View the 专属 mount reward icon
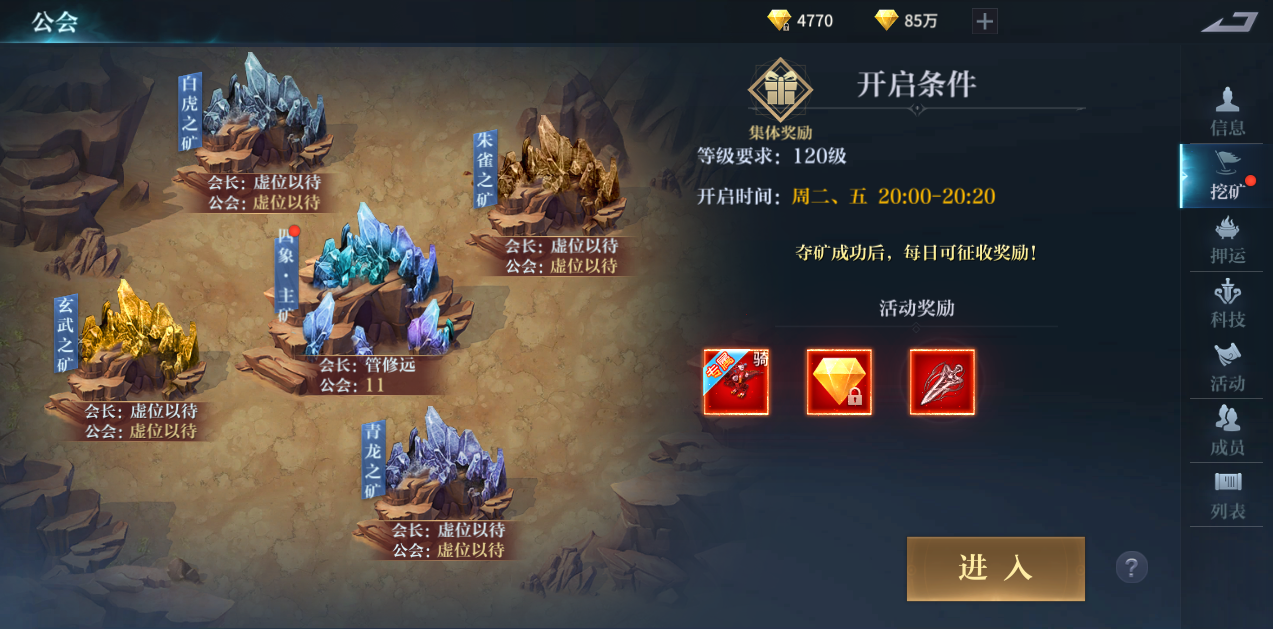The height and width of the screenshot is (629, 1273). [x=736, y=382]
